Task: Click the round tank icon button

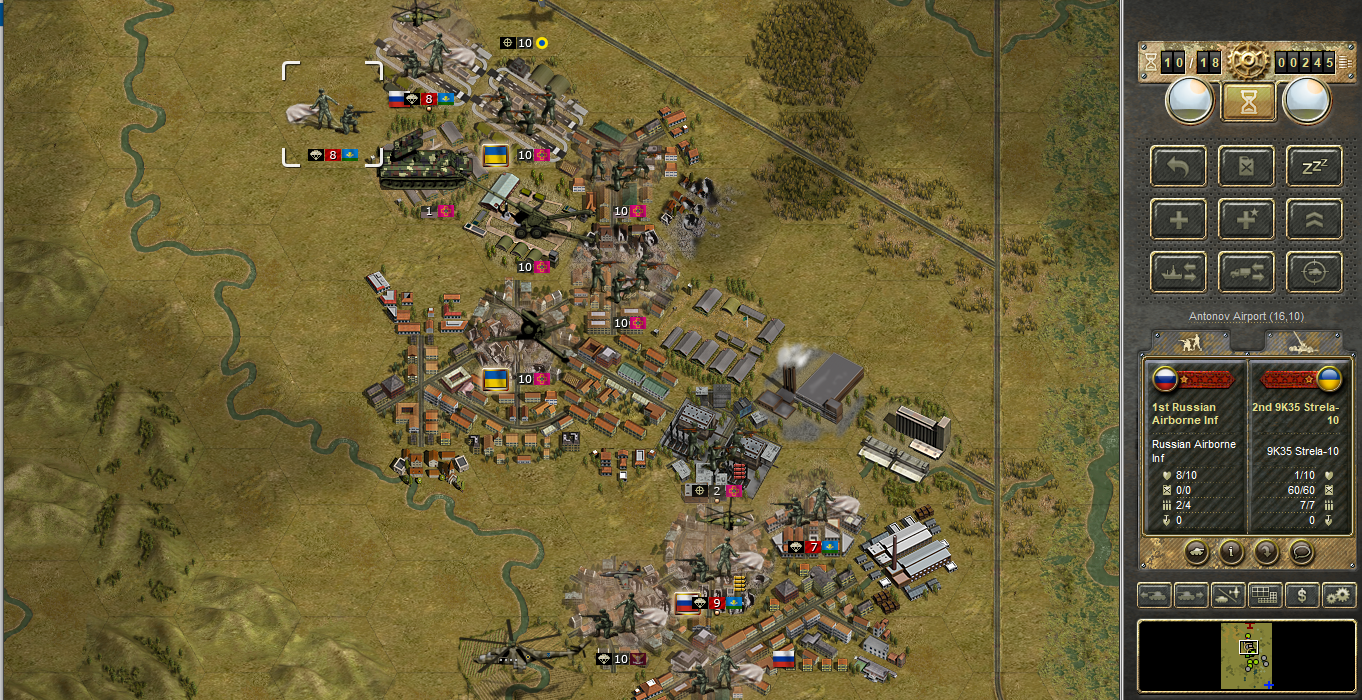Action: pos(1196,550)
